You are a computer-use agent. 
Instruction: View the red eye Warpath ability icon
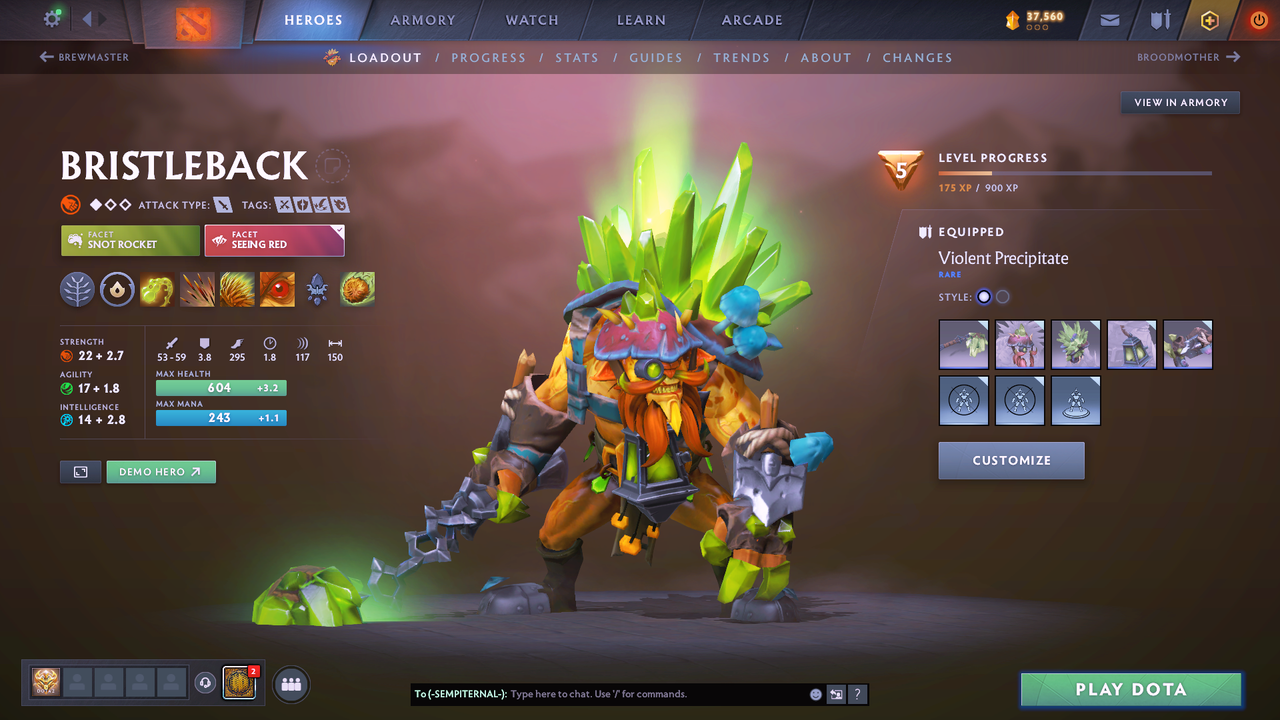click(277, 290)
